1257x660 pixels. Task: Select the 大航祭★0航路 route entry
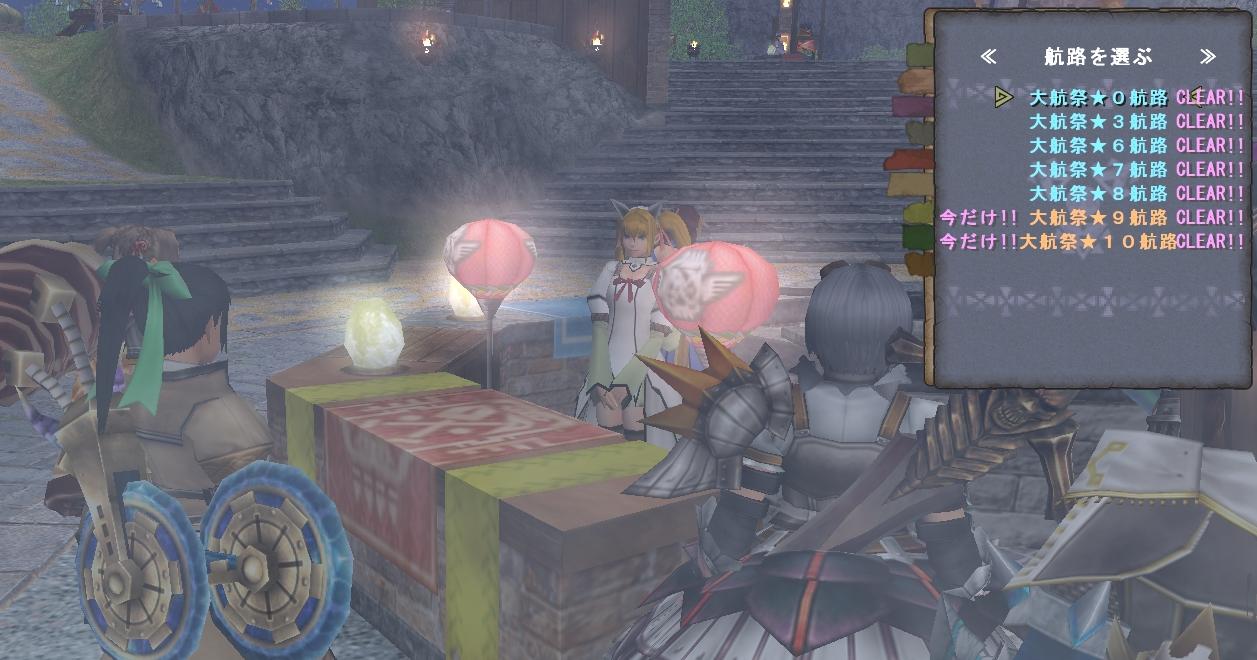coord(1098,98)
